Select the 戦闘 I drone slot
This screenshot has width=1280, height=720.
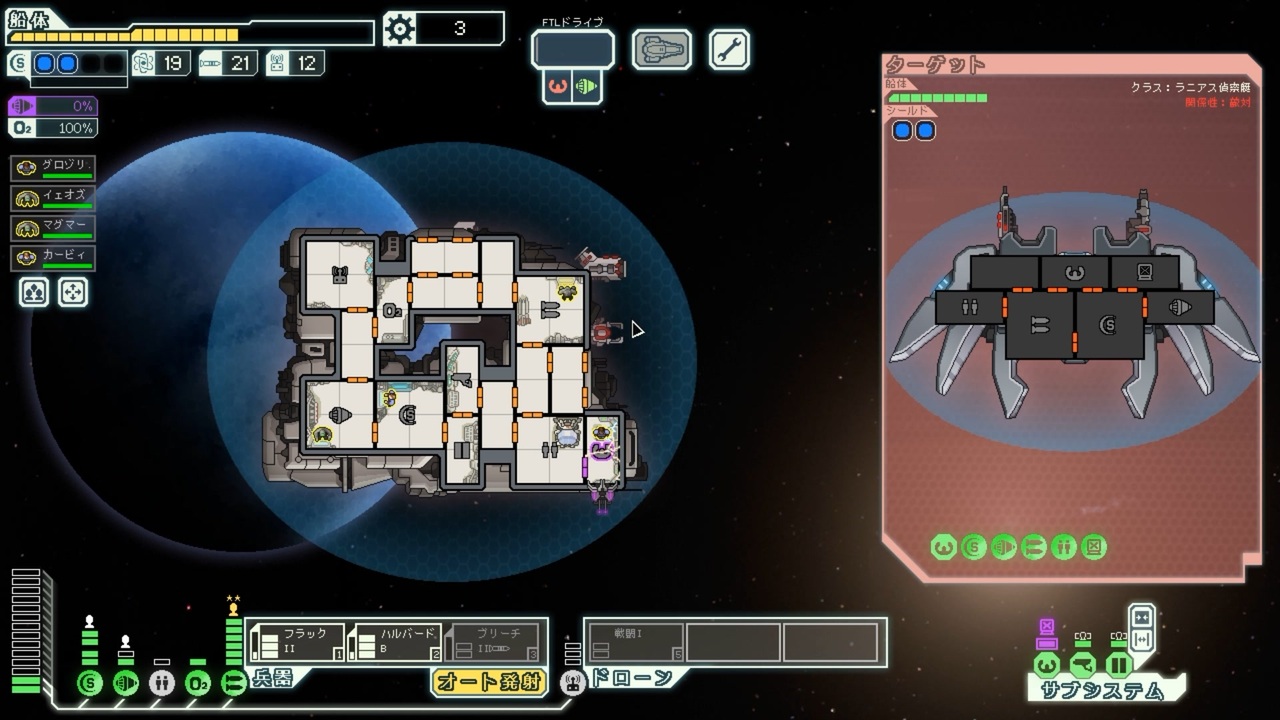[x=636, y=642]
